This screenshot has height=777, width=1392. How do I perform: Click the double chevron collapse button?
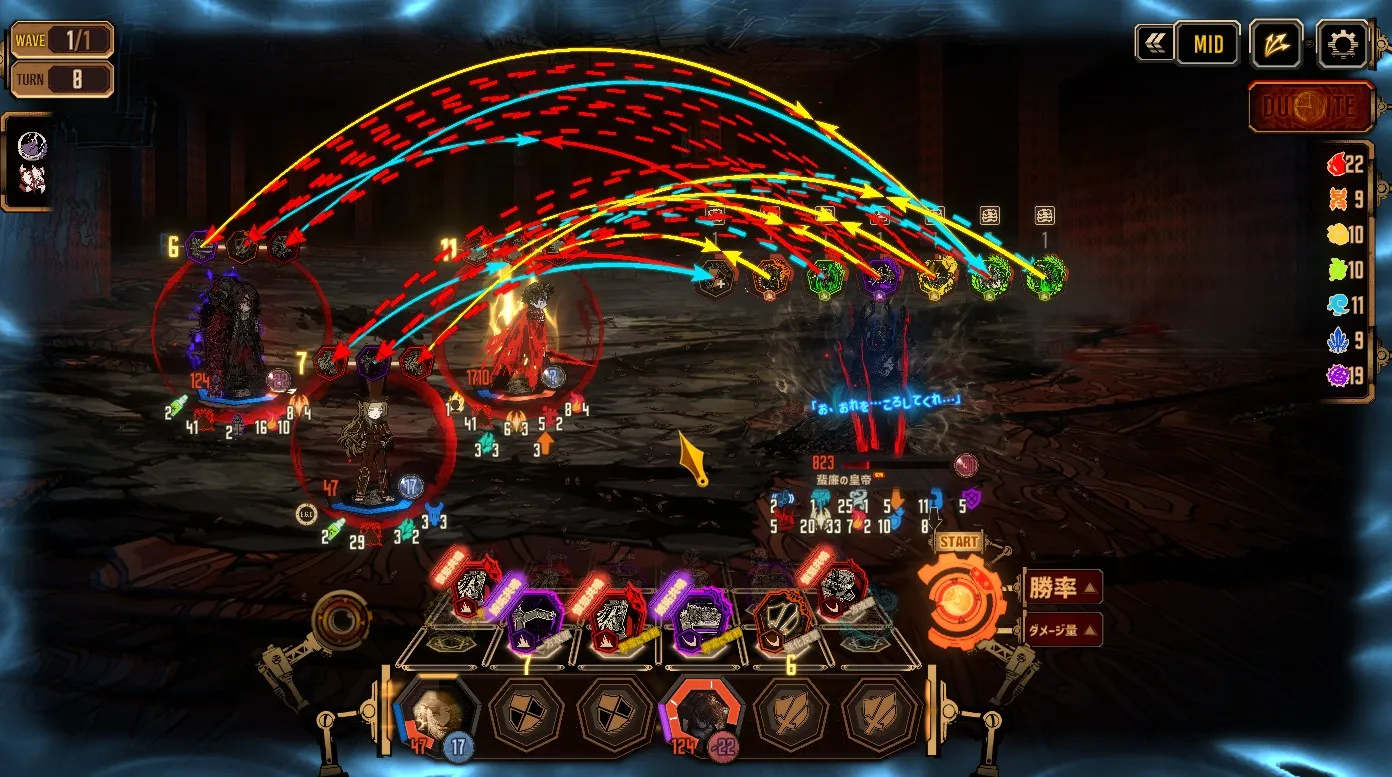(1153, 44)
